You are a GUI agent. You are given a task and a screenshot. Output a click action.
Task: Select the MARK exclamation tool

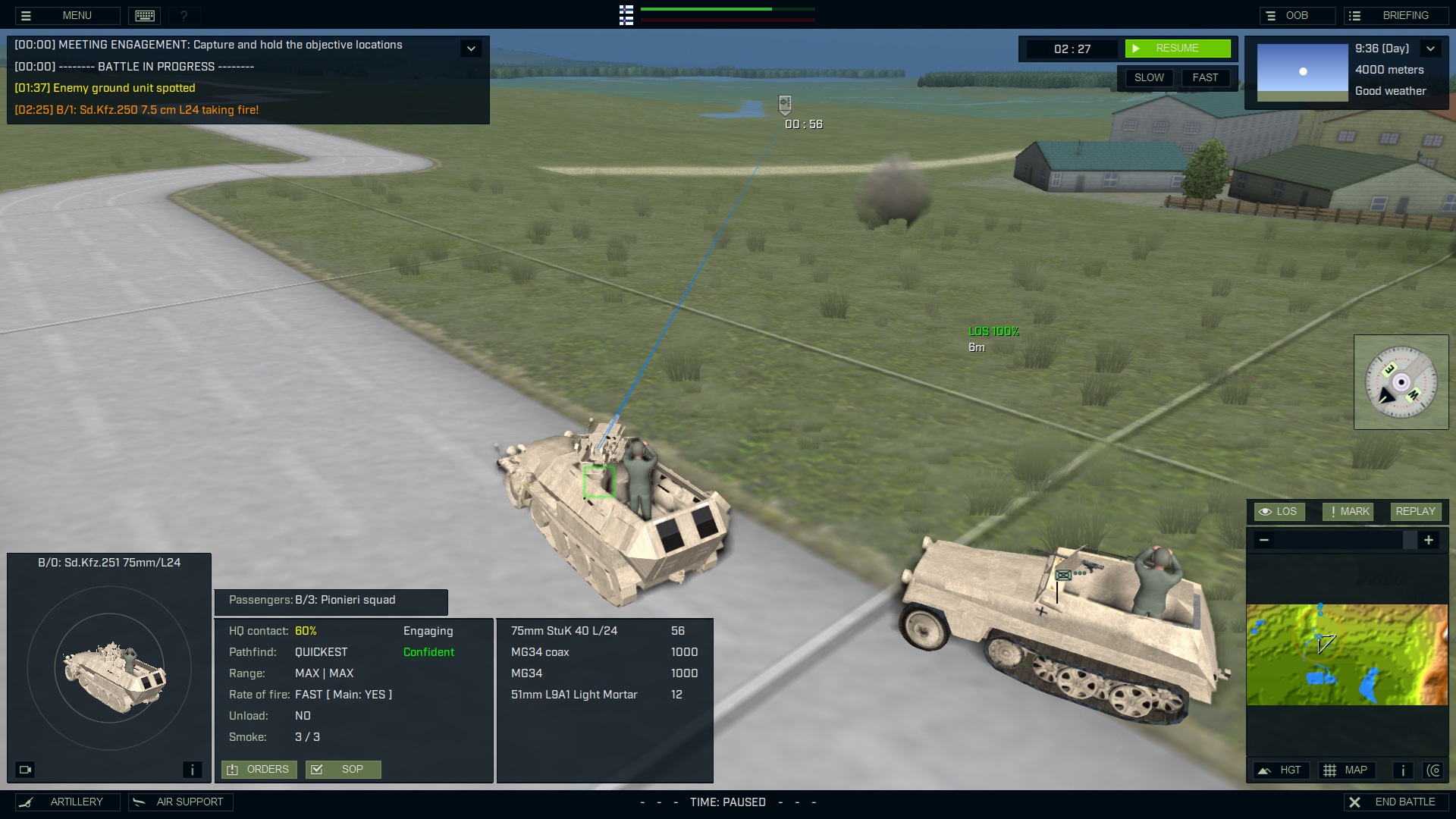pos(1348,511)
